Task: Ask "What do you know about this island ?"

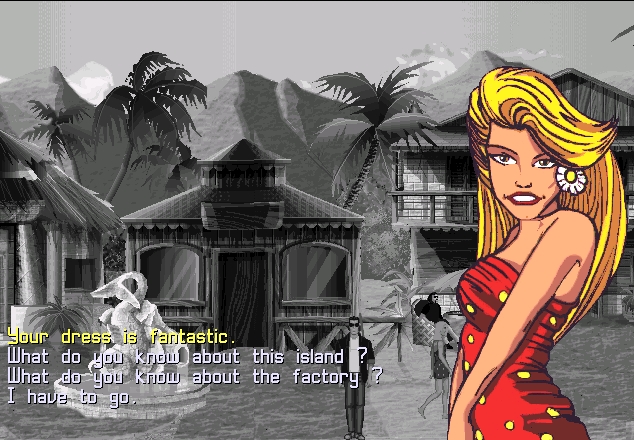Action: click(188, 357)
